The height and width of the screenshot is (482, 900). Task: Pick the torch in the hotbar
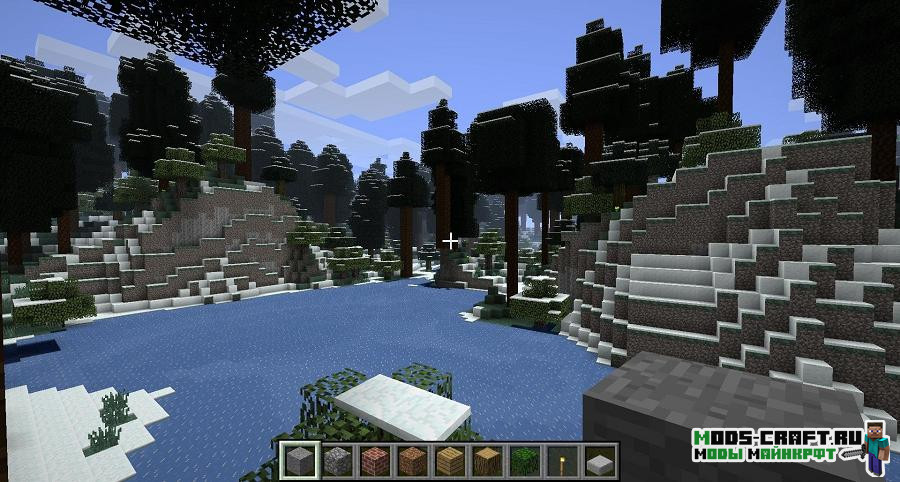click(562, 461)
